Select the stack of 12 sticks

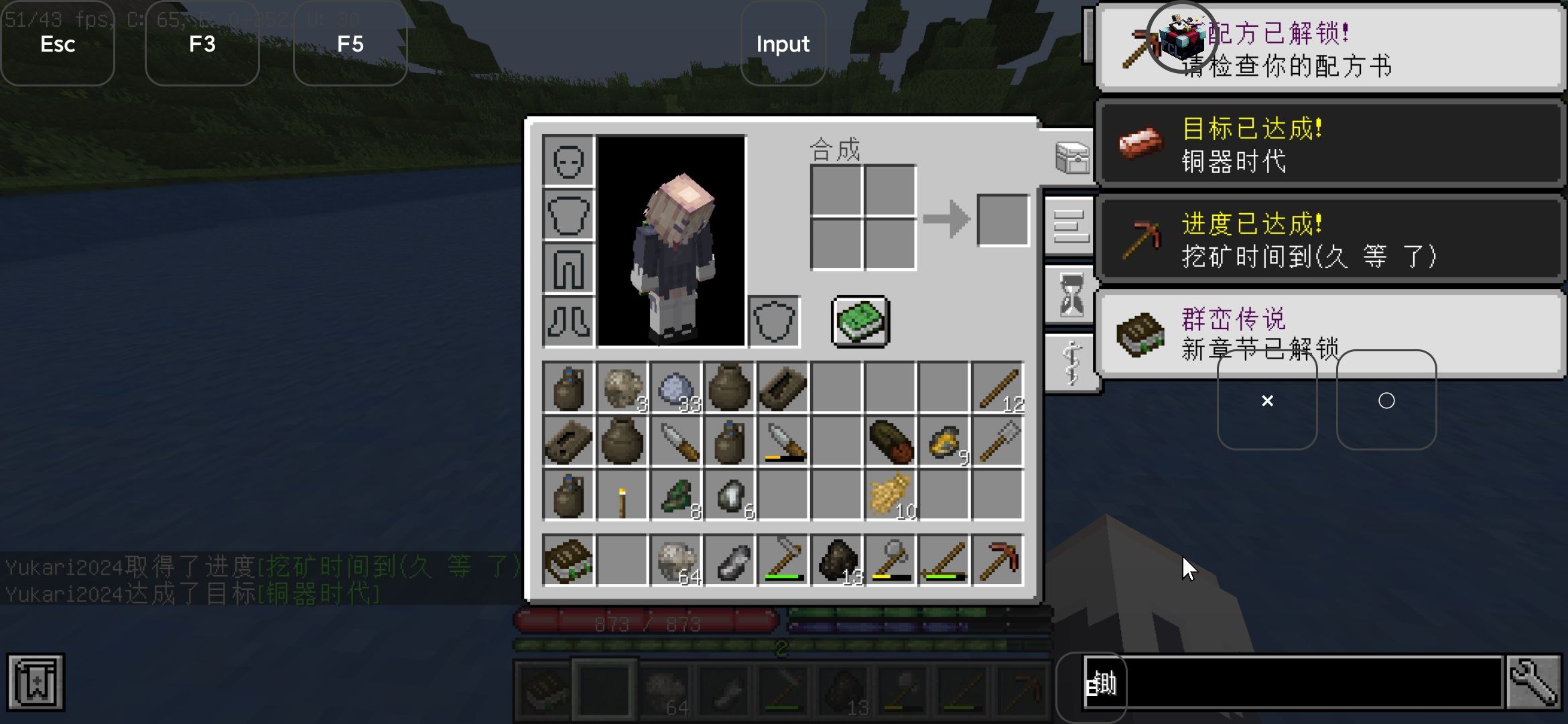click(998, 387)
